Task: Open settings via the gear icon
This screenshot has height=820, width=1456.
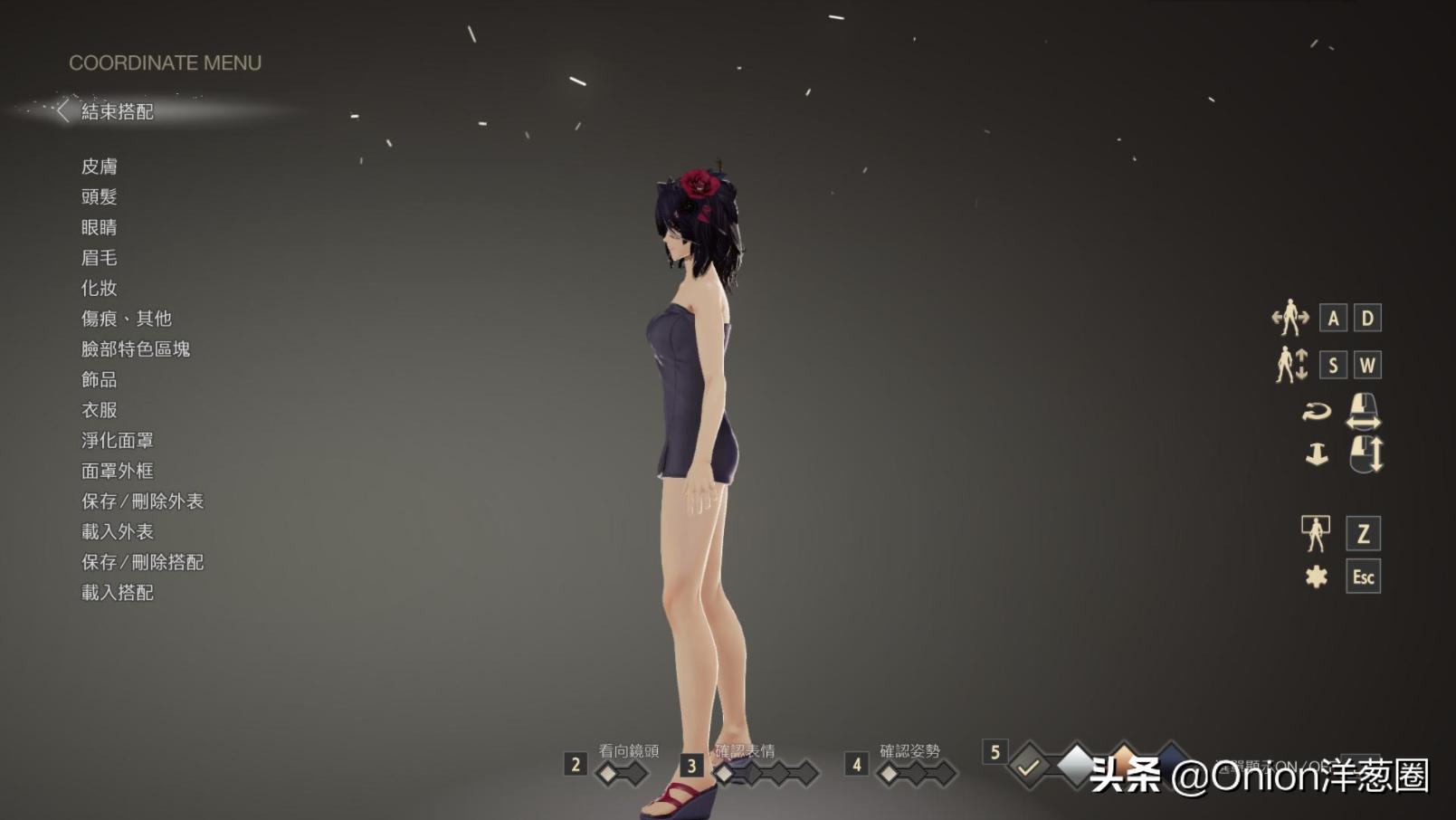Action: 1315,575
